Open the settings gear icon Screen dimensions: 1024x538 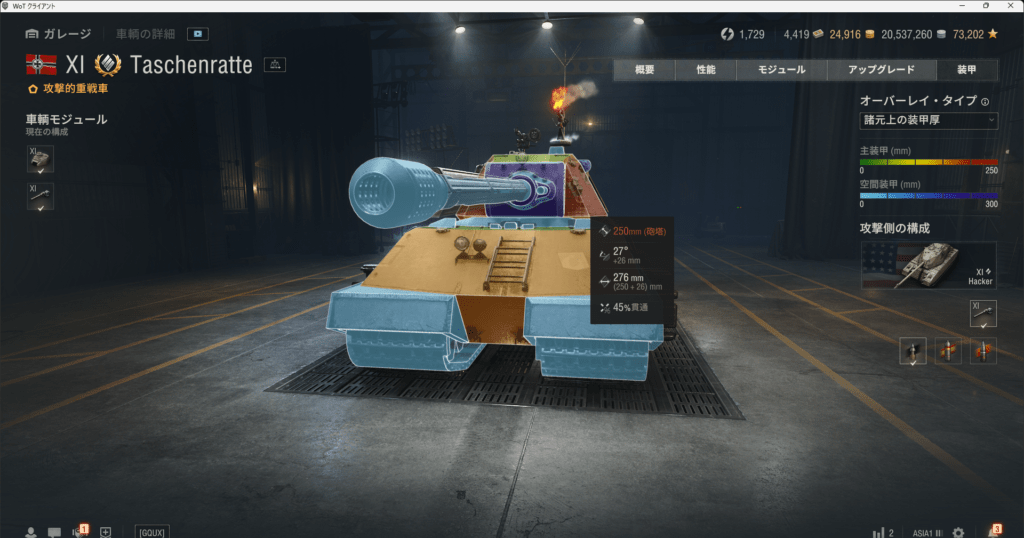click(958, 532)
